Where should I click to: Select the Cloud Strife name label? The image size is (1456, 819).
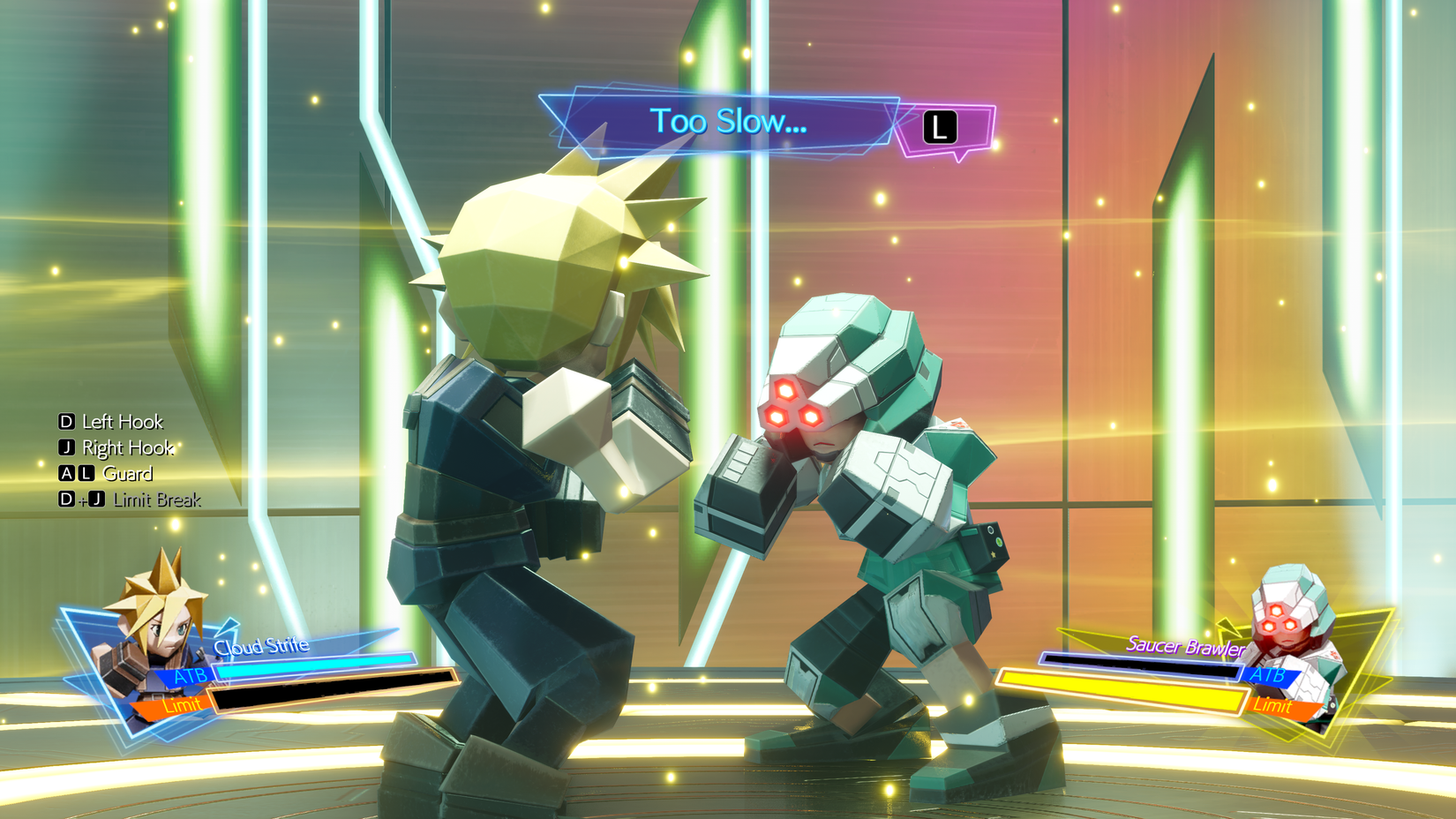coord(262,645)
